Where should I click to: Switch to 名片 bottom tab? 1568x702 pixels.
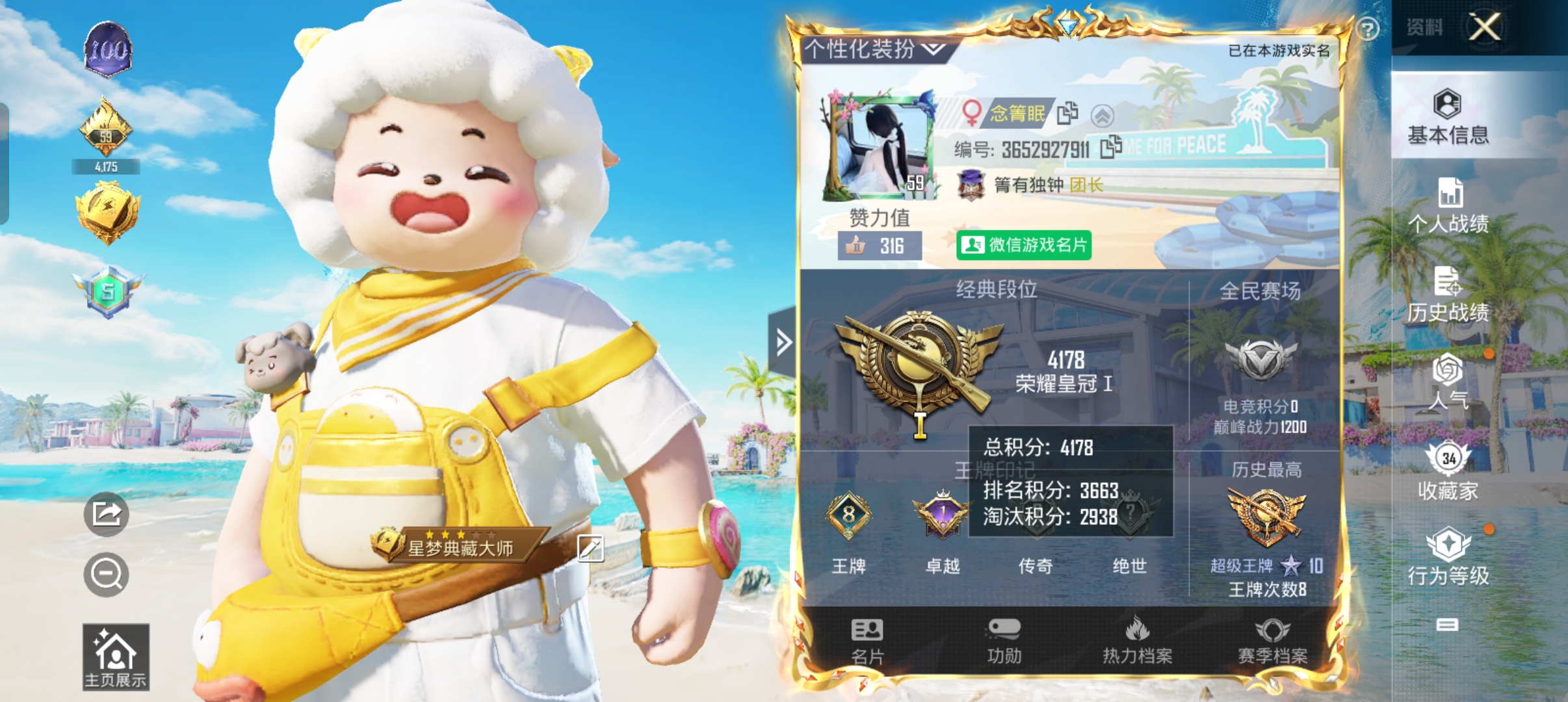(x=867, y=641)
